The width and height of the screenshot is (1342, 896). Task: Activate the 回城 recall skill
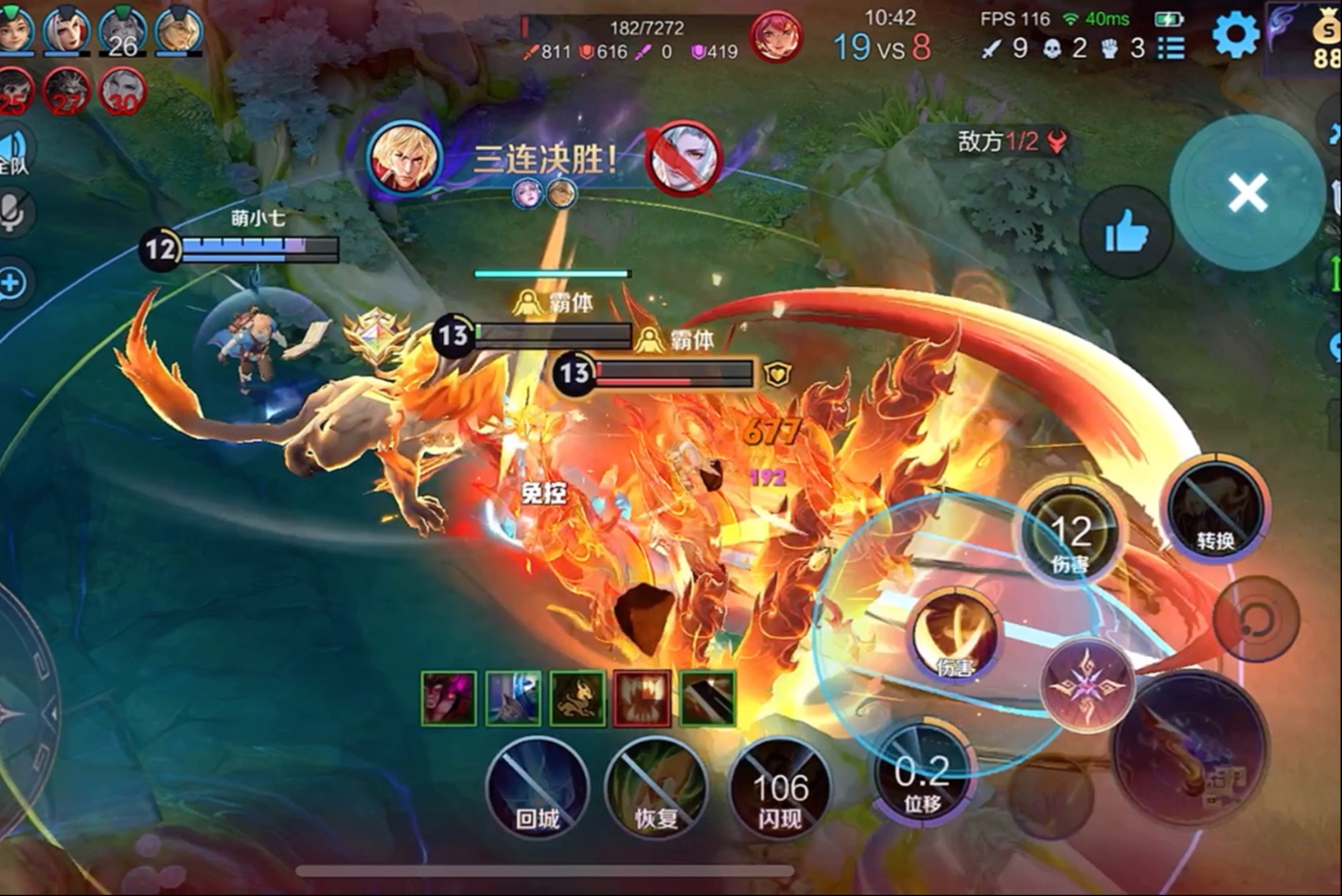[x=538, y=788]
